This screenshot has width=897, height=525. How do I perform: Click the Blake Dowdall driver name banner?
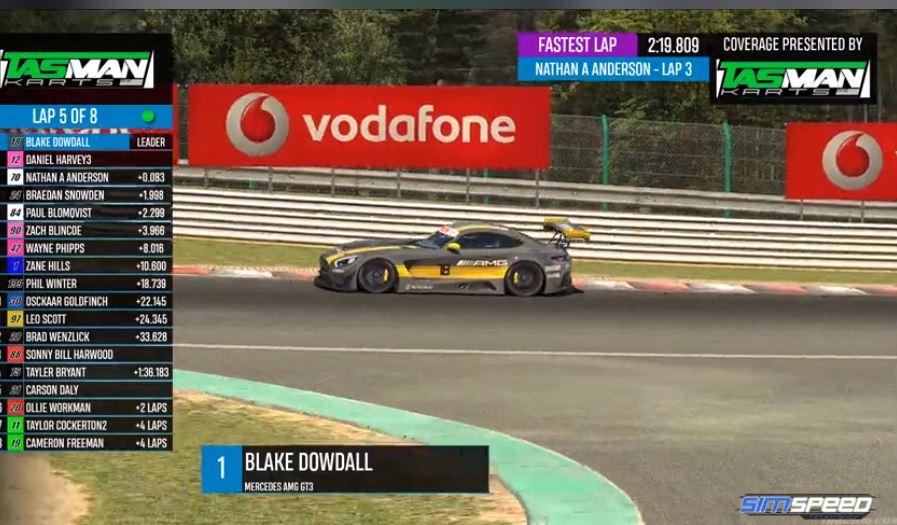pyautogui.click(x=345, y=469)
